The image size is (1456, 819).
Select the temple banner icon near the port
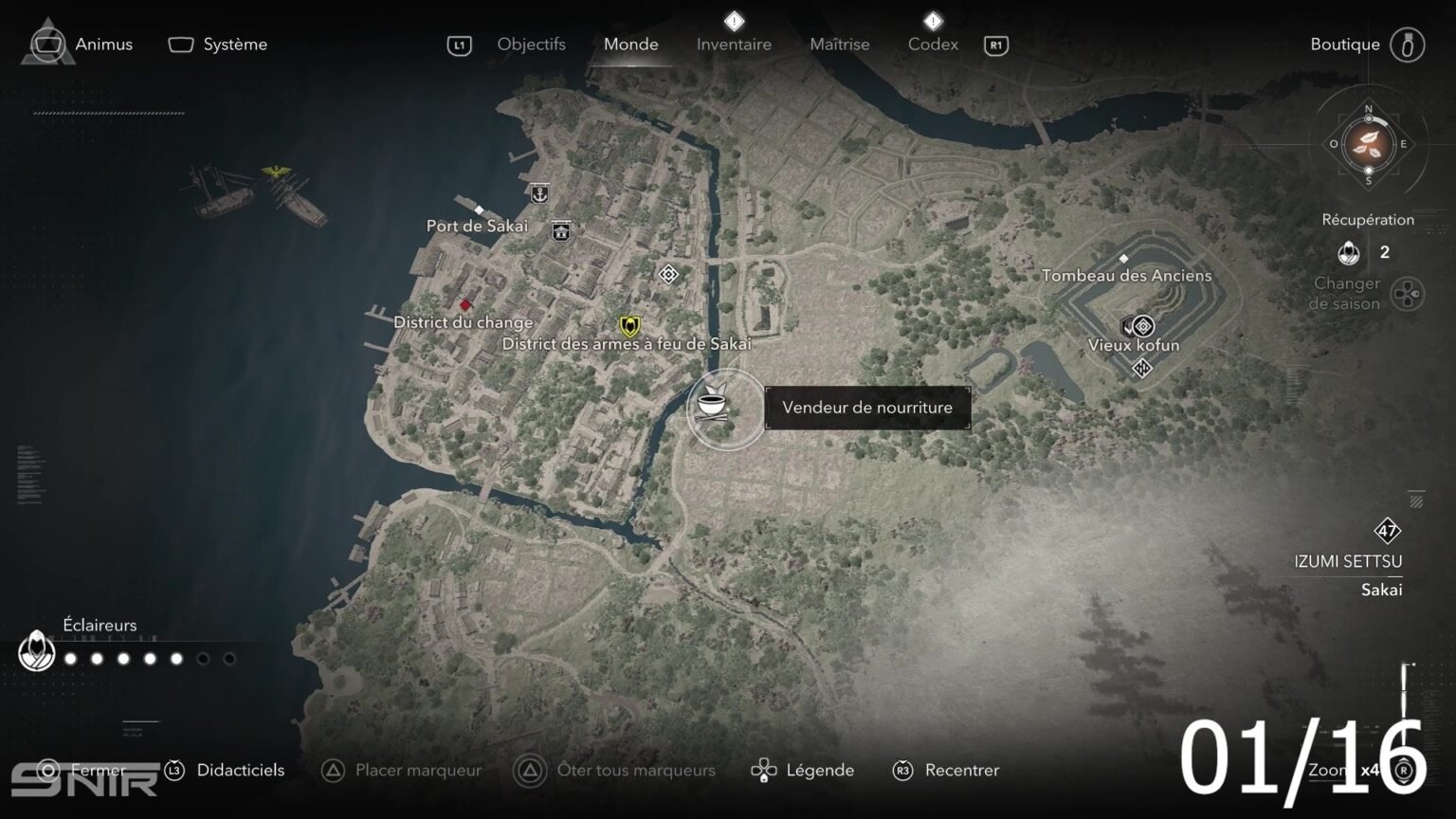(562, 231)
